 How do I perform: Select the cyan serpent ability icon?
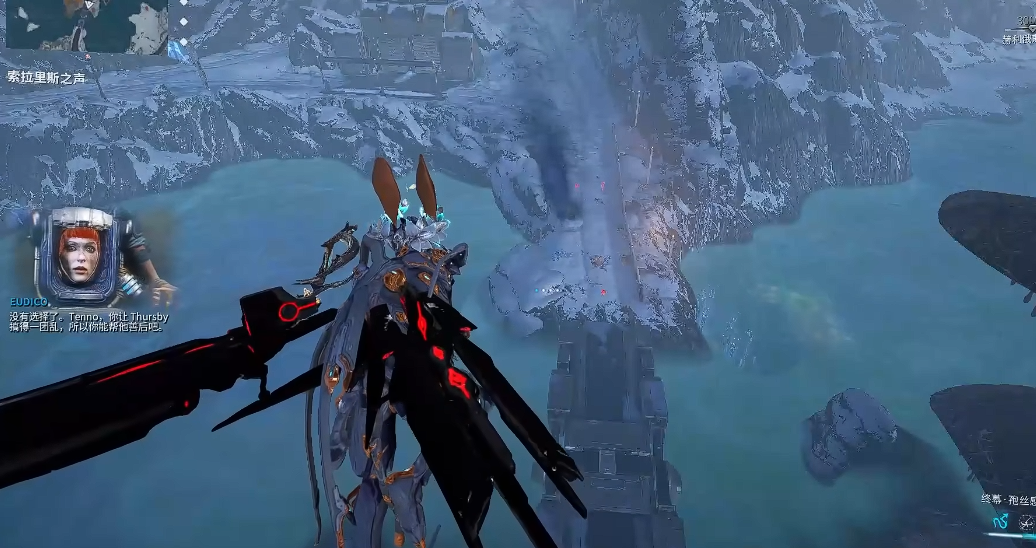click(999, 522)
